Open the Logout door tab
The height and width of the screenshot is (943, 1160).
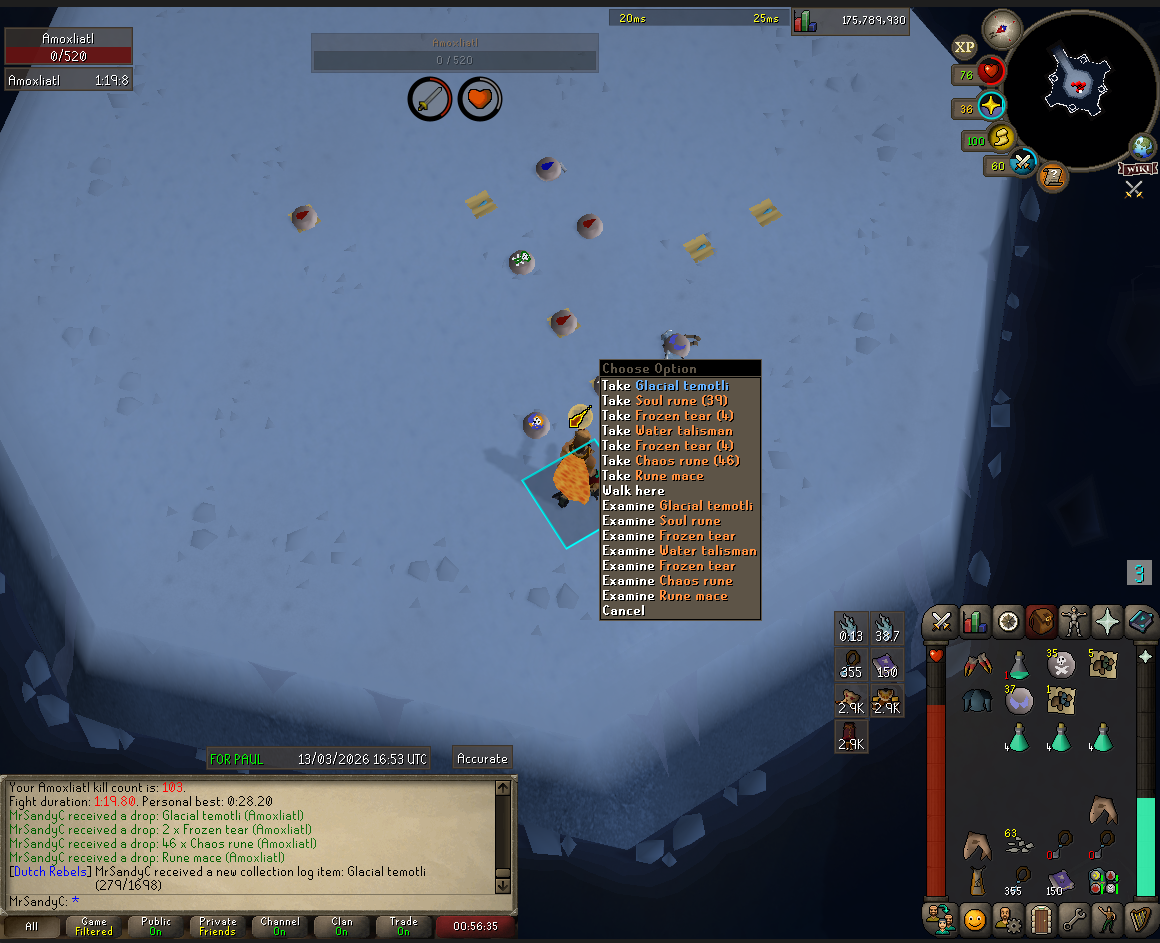point(1042,917)
